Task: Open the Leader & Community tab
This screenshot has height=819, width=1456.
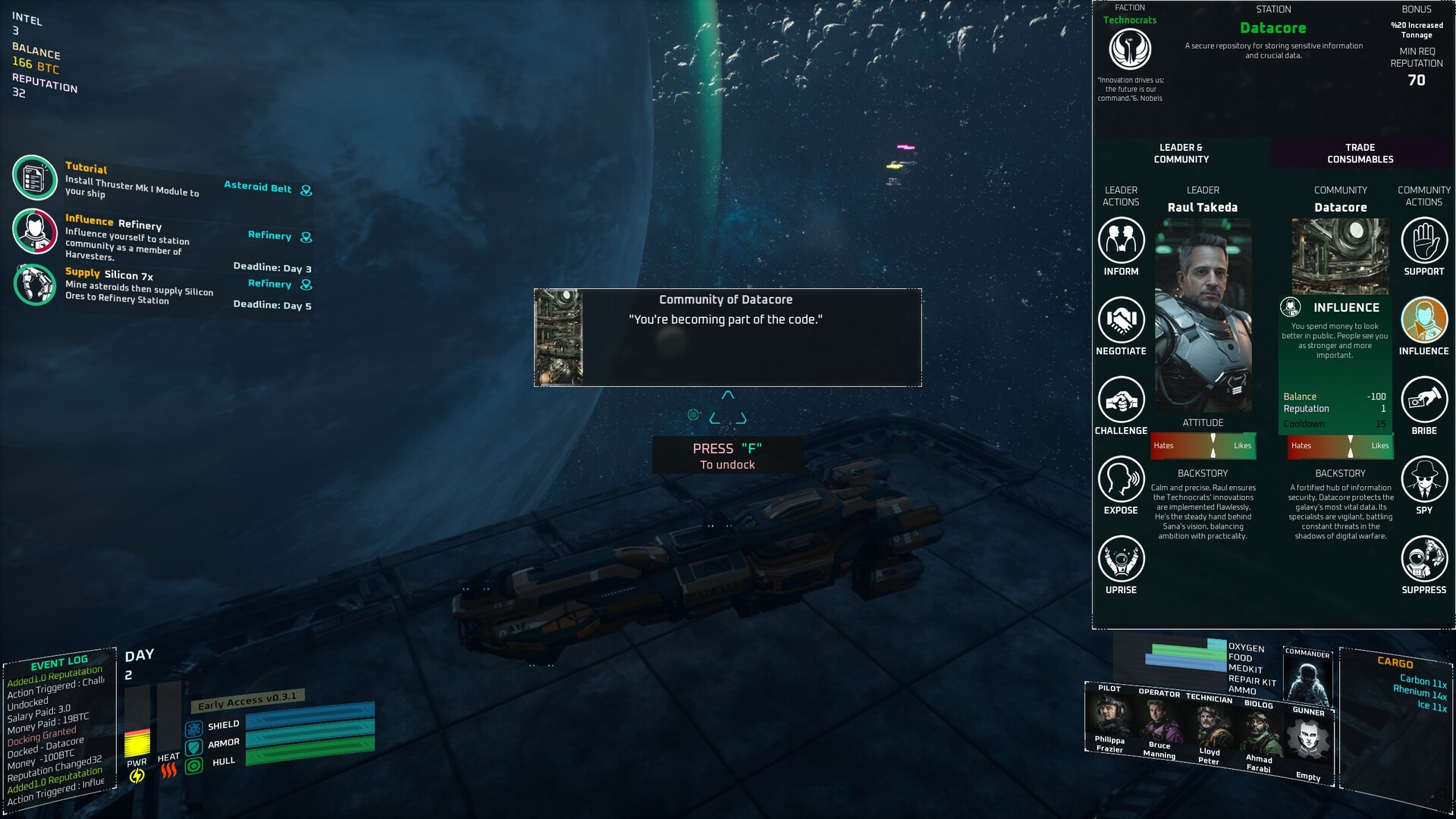Action: tap(1181, 153)
